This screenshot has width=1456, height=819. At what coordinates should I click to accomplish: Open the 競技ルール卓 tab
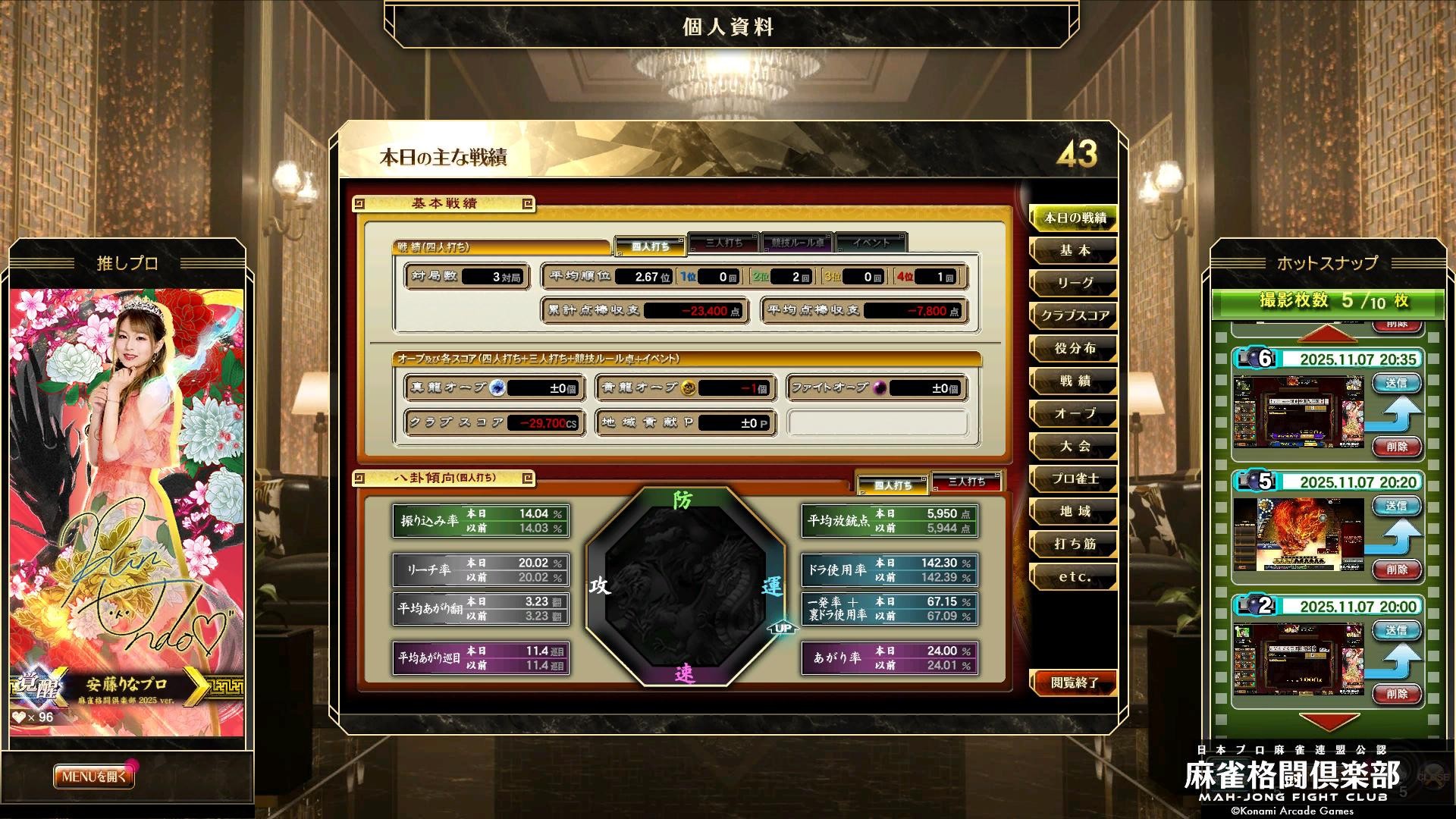797,243
